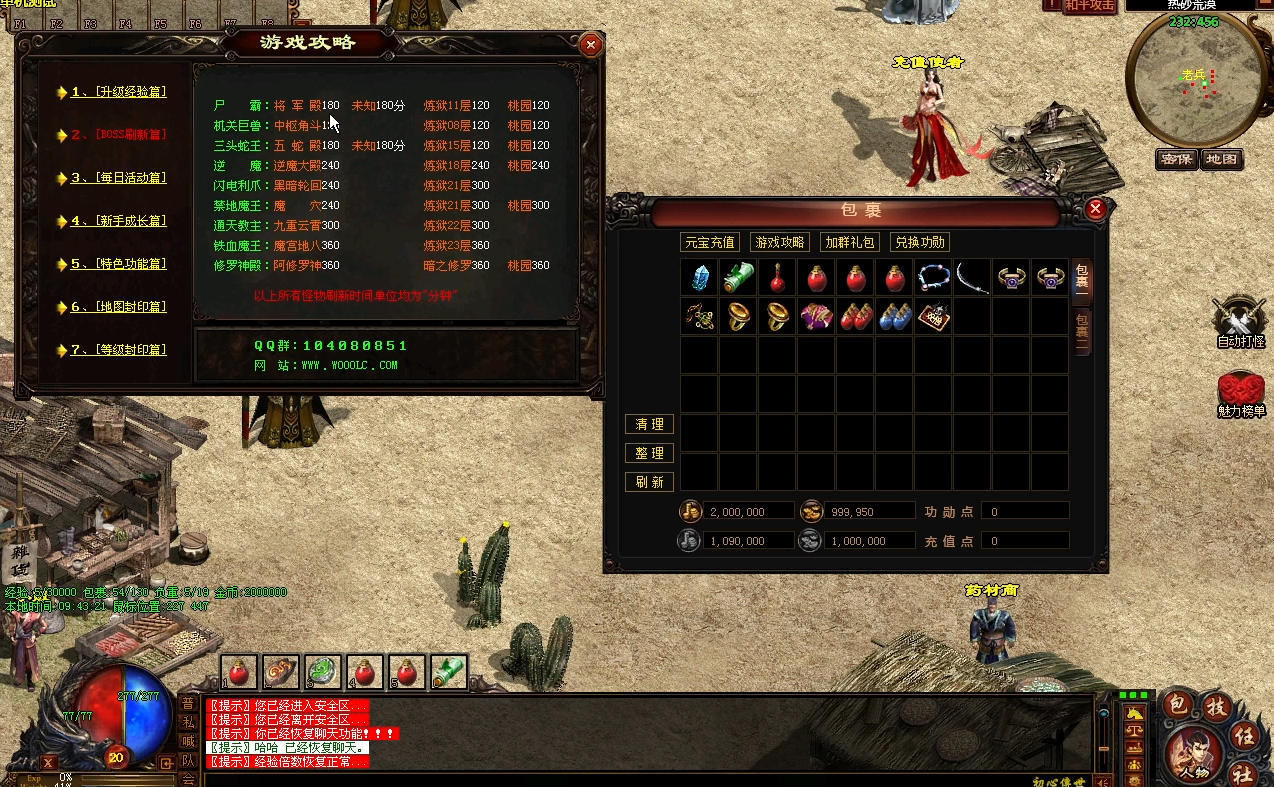
Task: Choose the 兑换功勋 exchange button
Action: click(x=919, y=242)
